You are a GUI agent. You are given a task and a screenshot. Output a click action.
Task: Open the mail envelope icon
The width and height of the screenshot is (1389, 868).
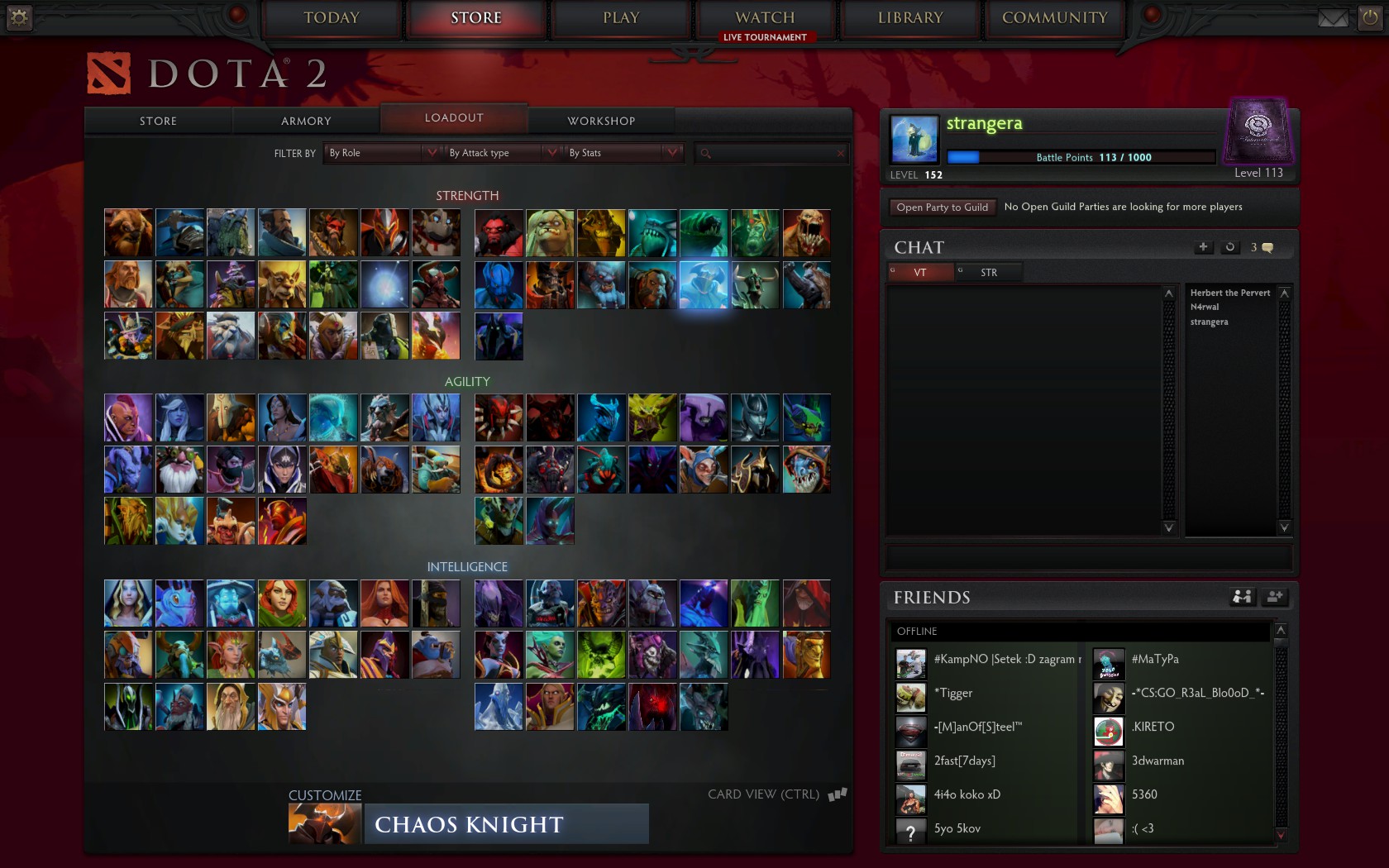point(1333,18)
